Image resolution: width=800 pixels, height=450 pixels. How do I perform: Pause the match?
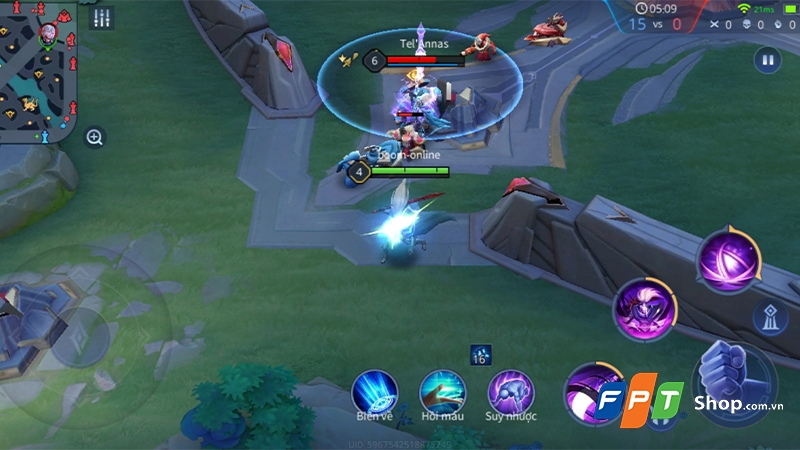pos(767,60)
